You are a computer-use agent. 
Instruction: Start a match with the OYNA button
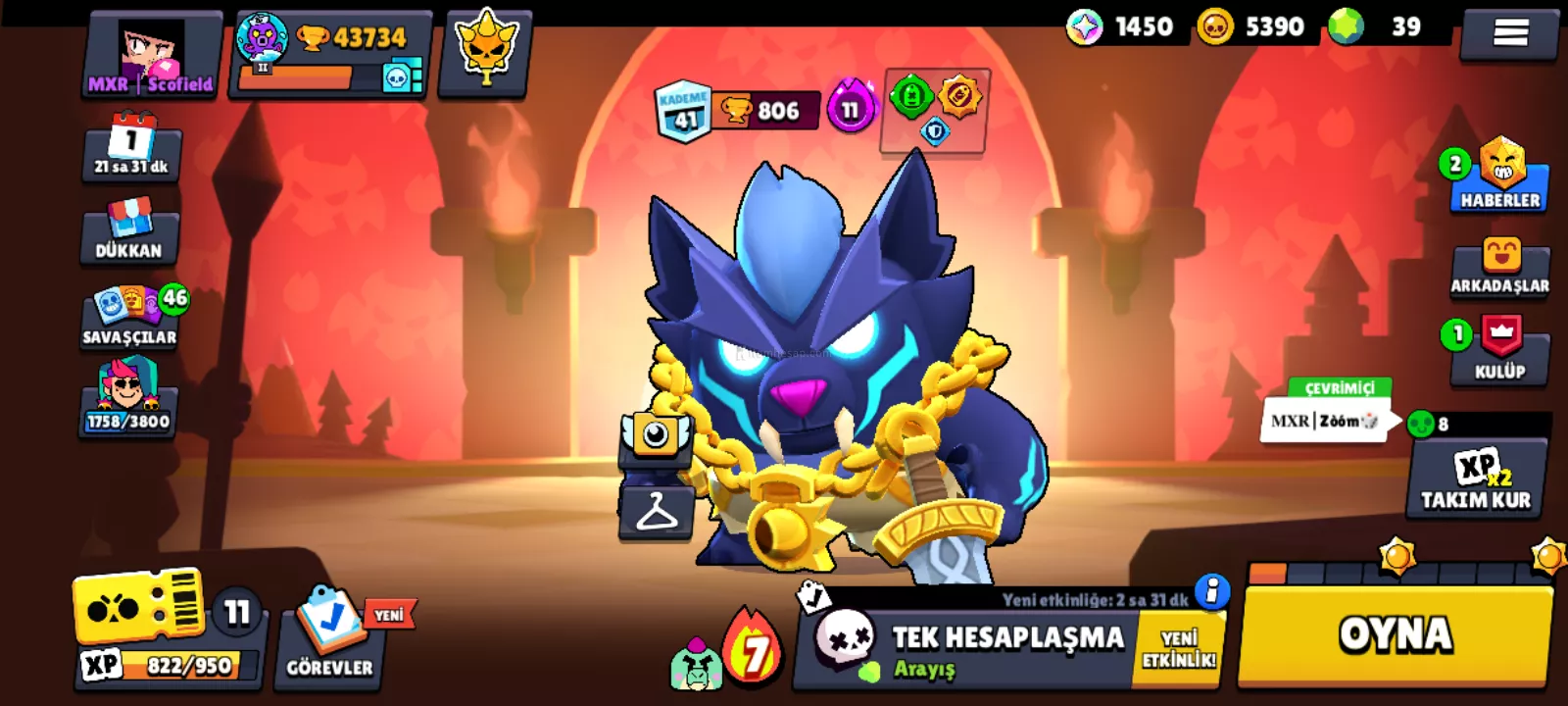pyautogui.click(x=1396, y=634)
